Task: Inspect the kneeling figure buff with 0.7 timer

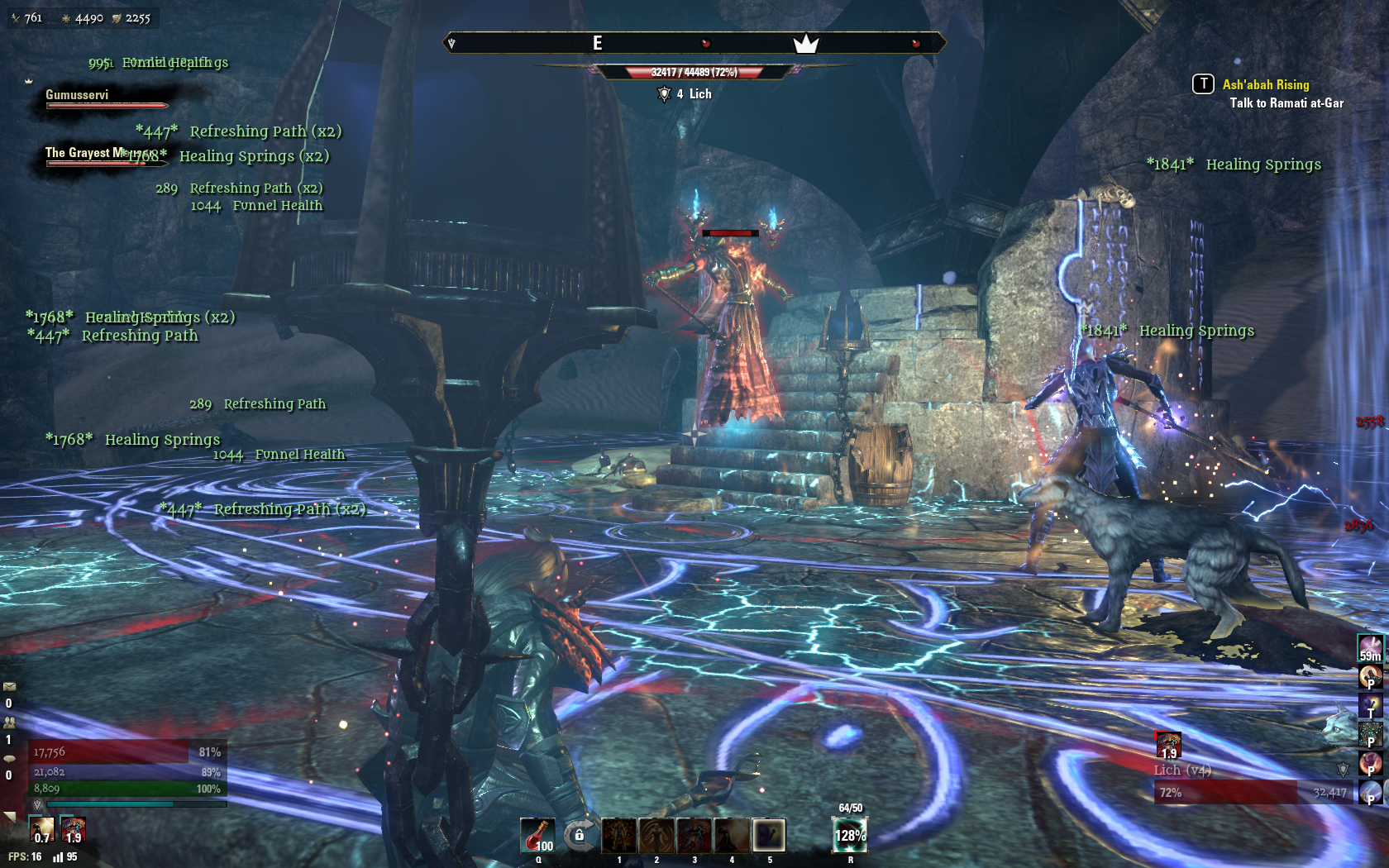Action: pos(41,829)
